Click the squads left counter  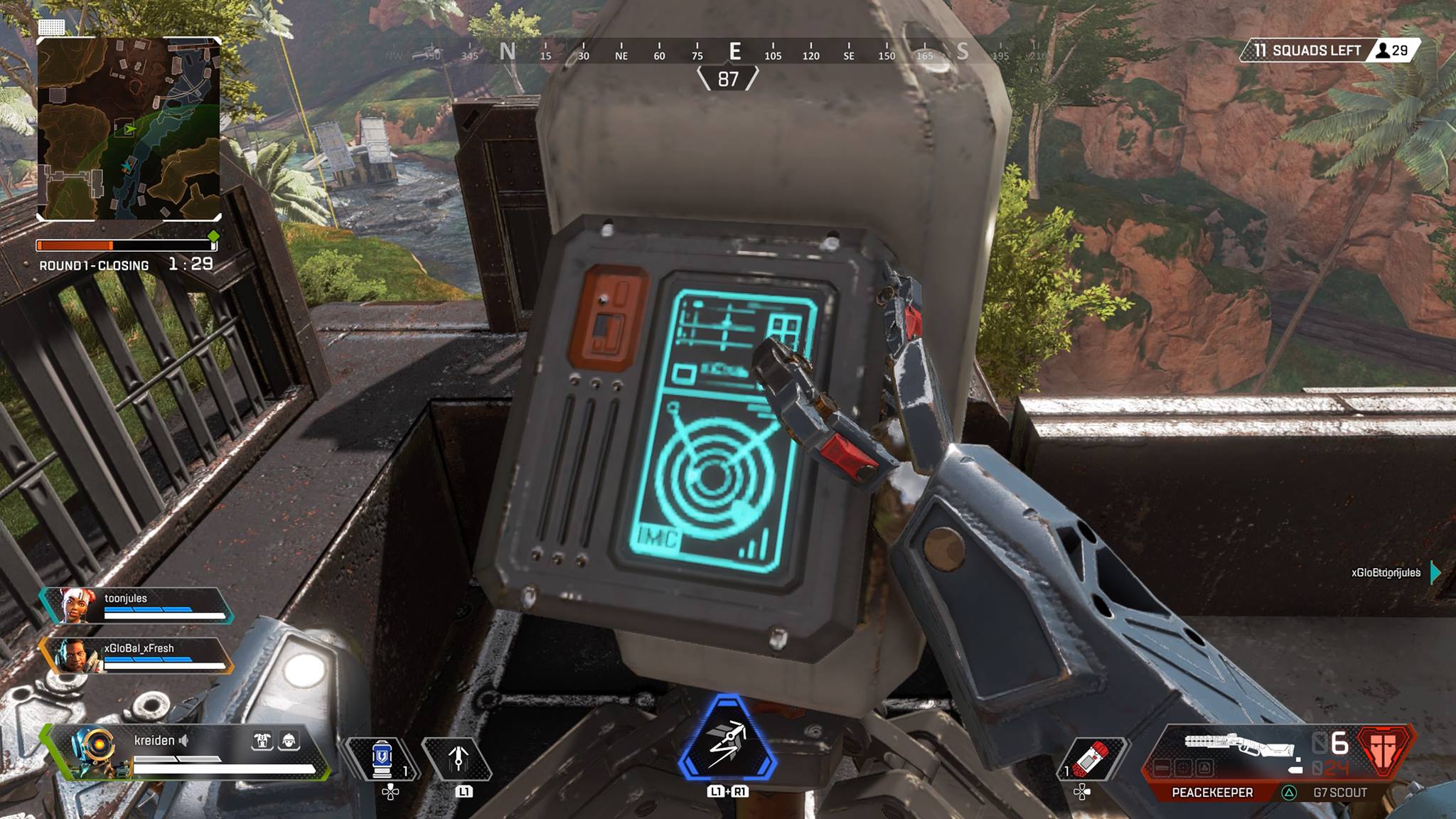1307,50
